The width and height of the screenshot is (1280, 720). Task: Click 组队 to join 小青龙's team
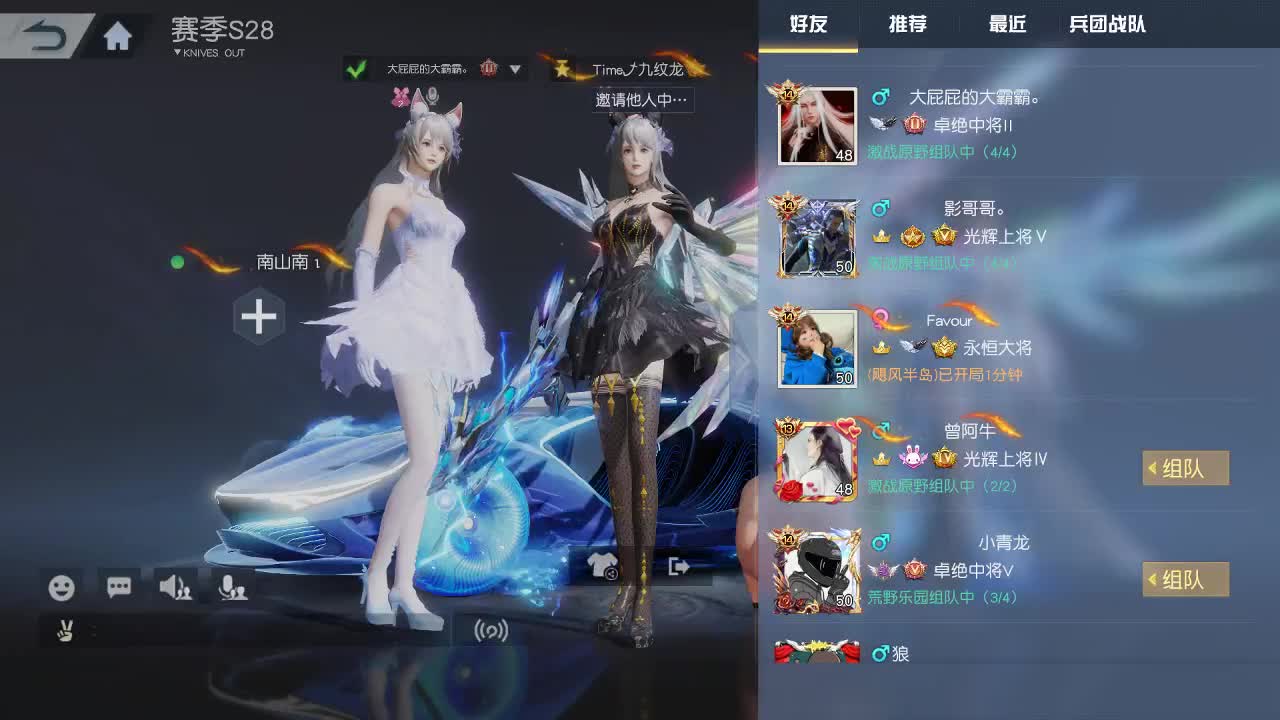coord(1186,579)
